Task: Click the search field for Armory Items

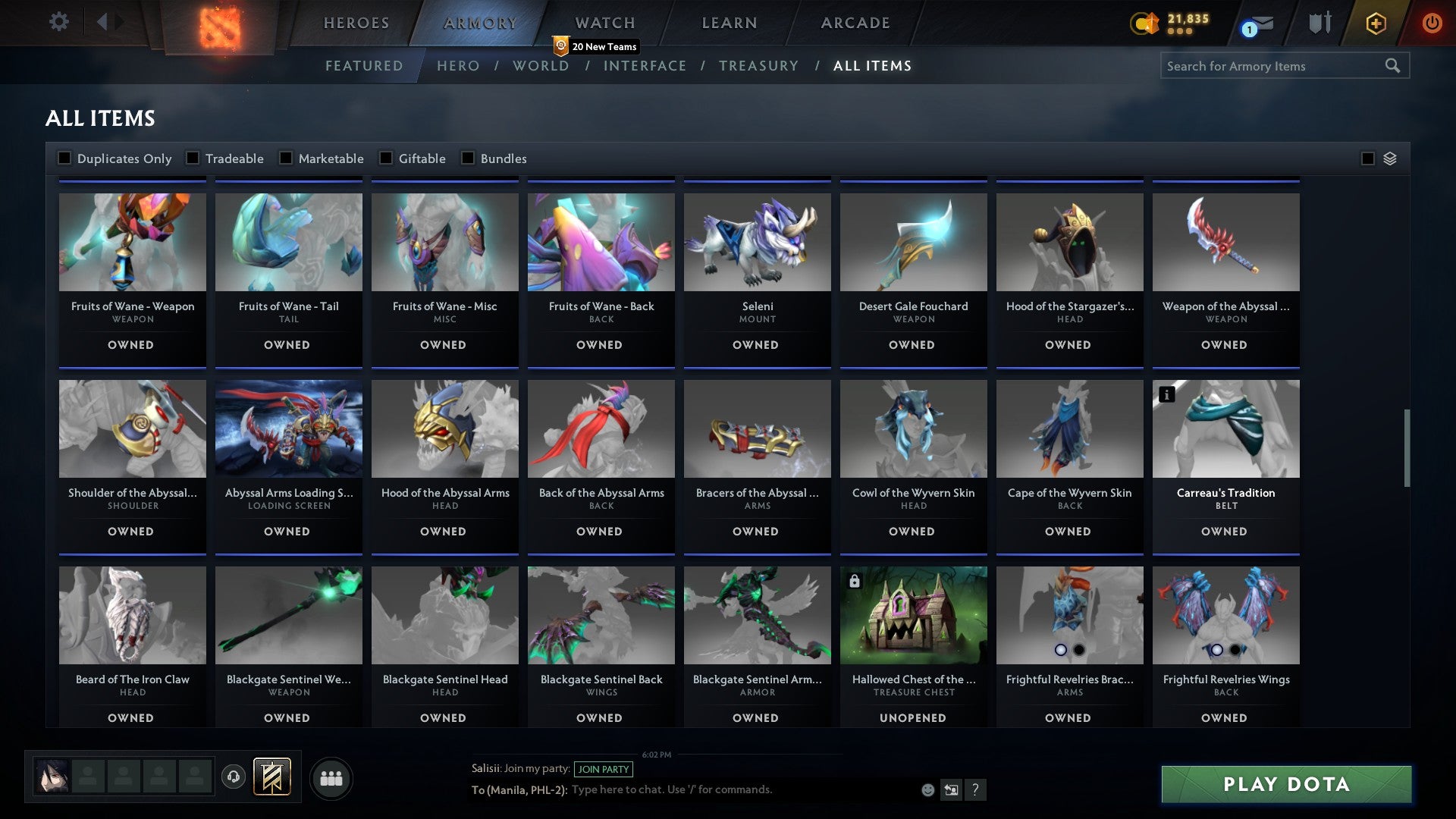Action: pyautogui.click(x=1274, y=66)
